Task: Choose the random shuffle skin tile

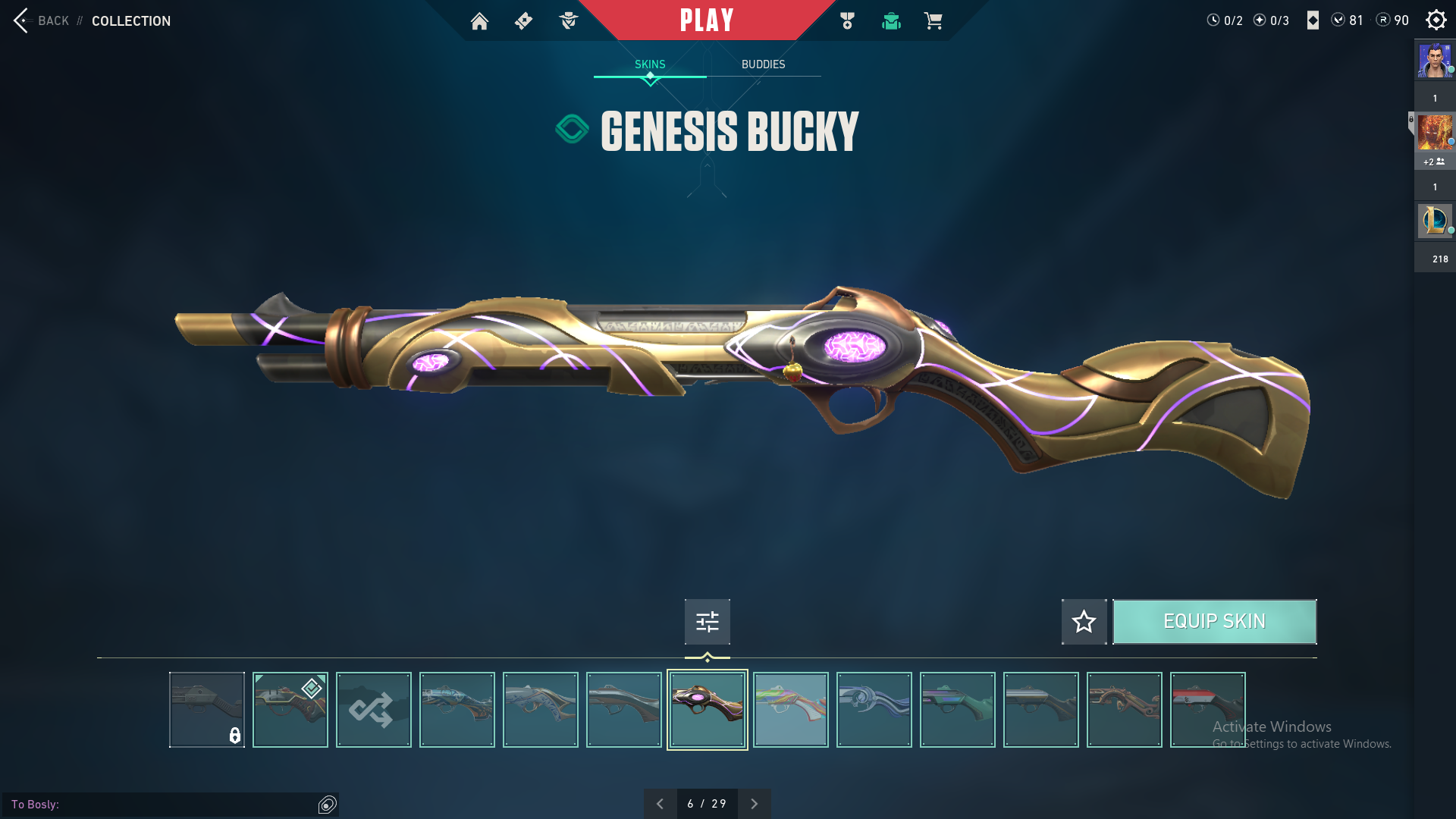Action: (x=374, y=710)
